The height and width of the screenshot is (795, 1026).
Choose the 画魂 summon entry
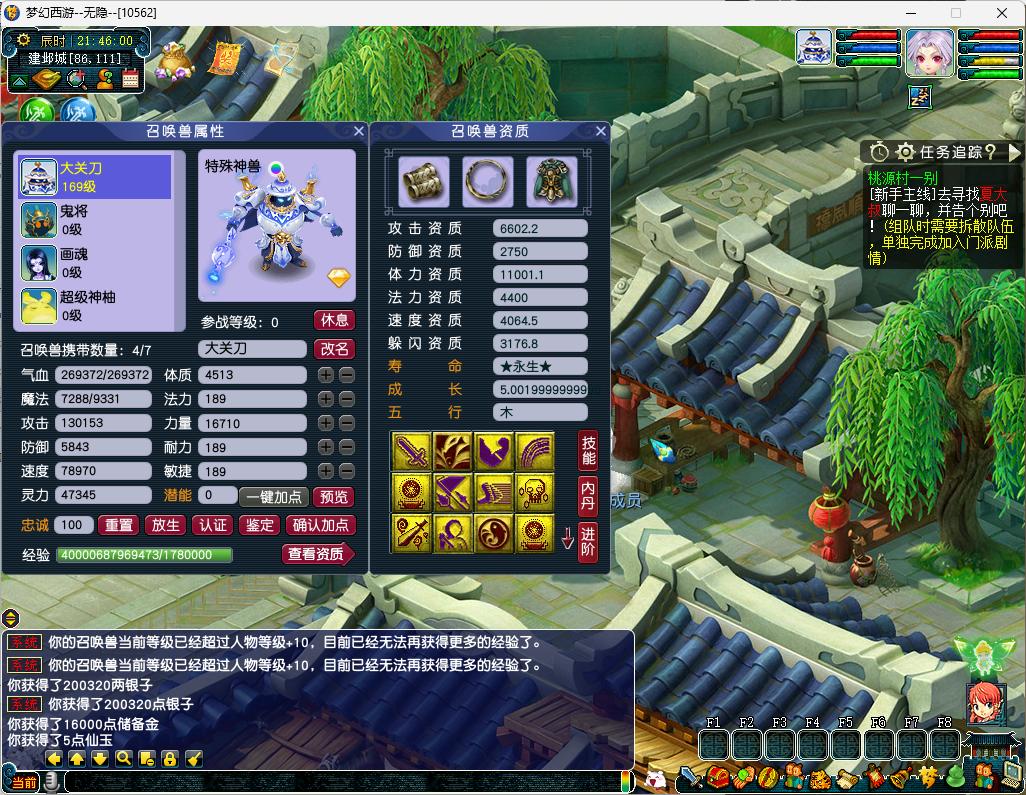[95, 263]
